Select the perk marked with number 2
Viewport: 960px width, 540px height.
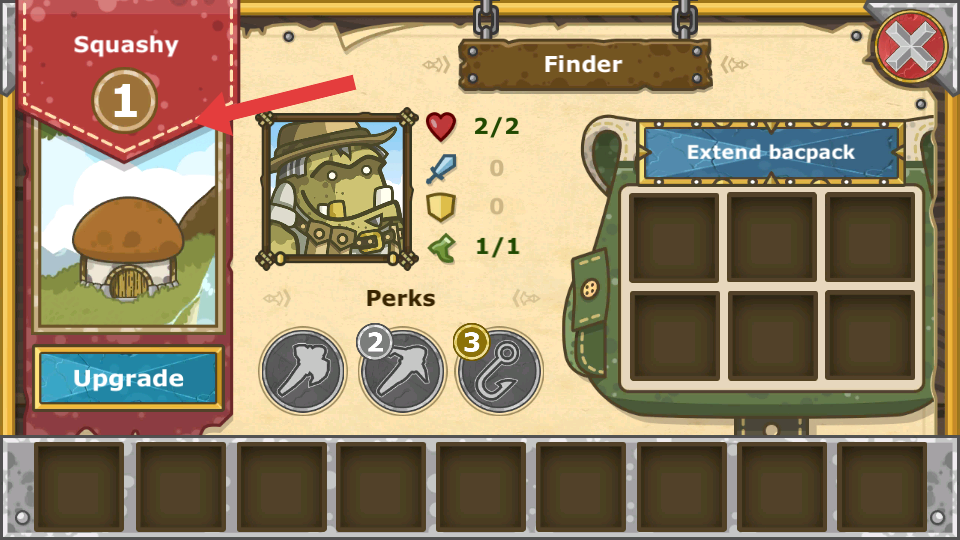click(402, 371)
